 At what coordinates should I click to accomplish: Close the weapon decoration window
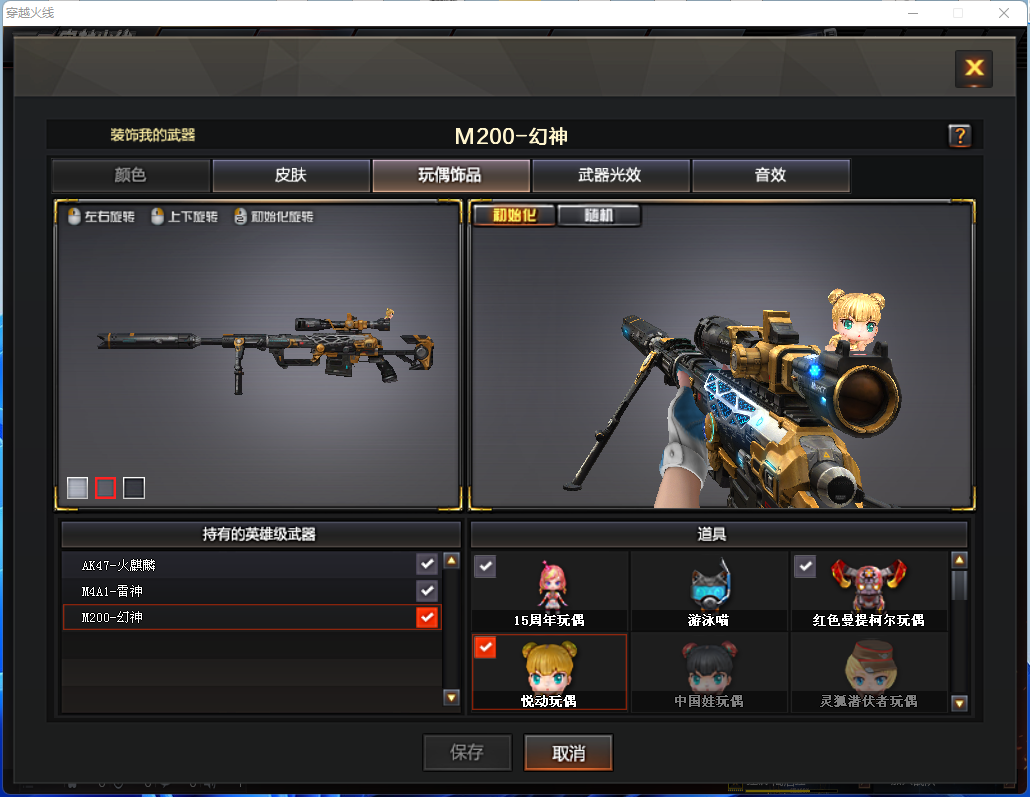(x=973, y=68)
